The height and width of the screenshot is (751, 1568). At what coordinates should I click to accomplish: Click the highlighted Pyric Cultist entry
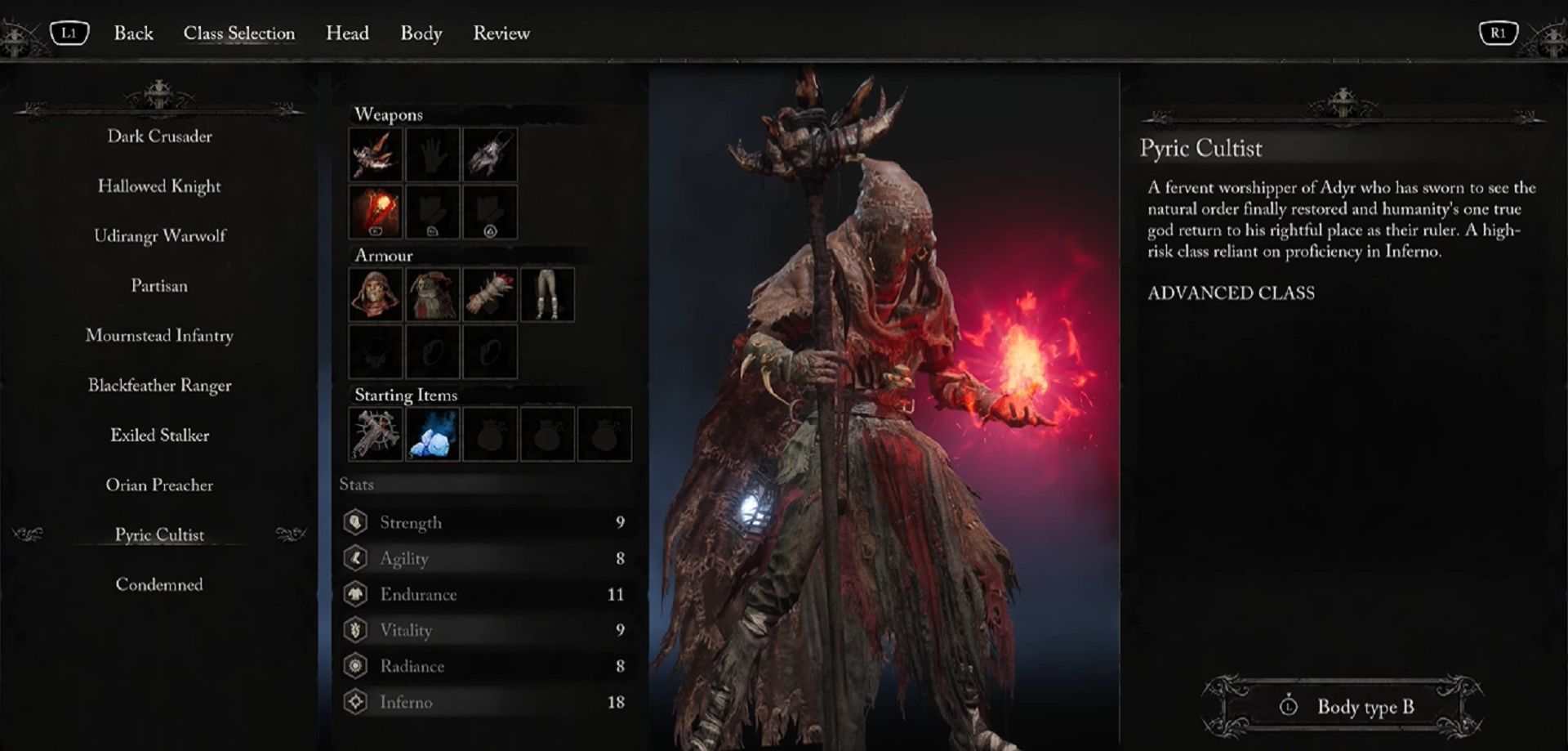(159, 535)
